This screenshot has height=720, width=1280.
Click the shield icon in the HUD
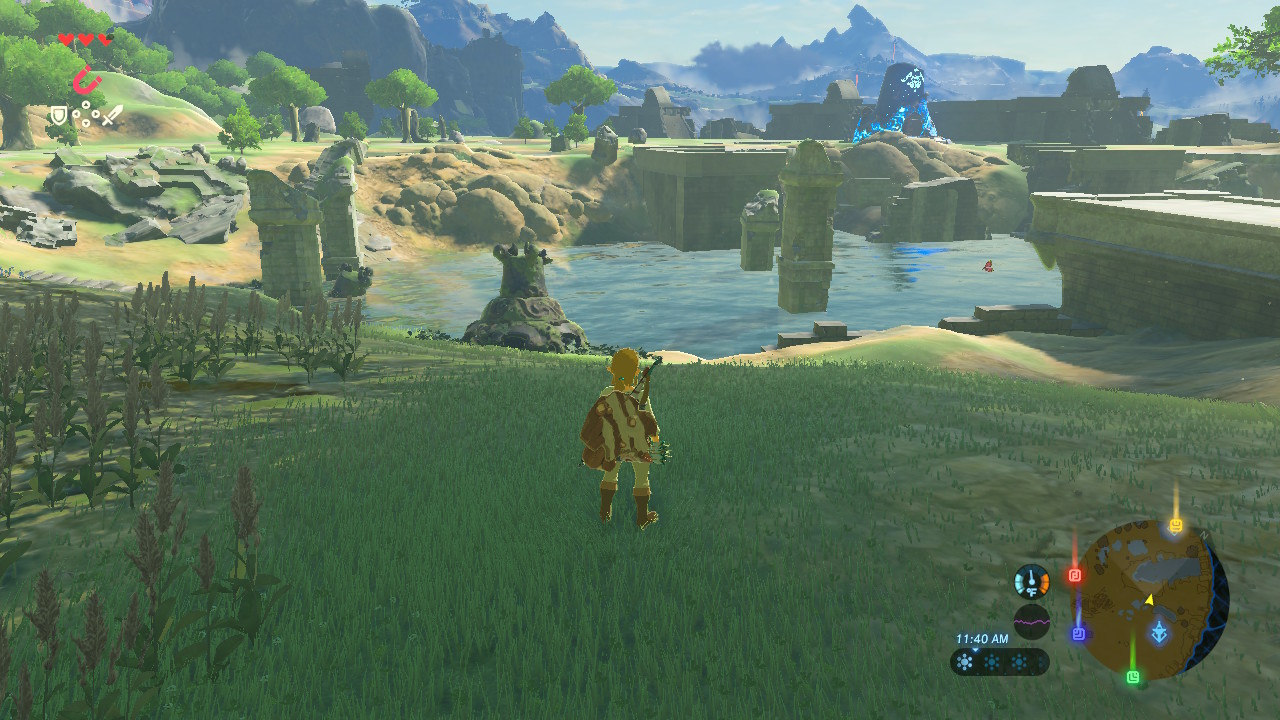[x=59, y=115]
